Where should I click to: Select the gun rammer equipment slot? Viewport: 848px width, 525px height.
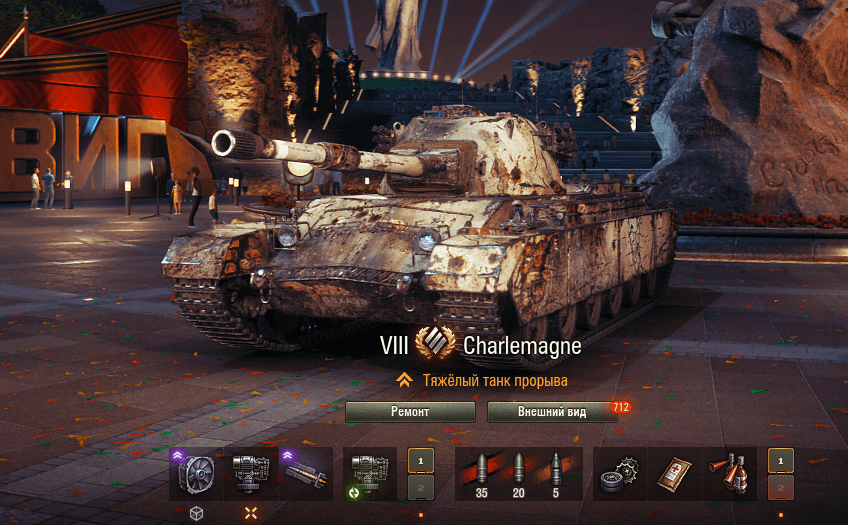305,473
